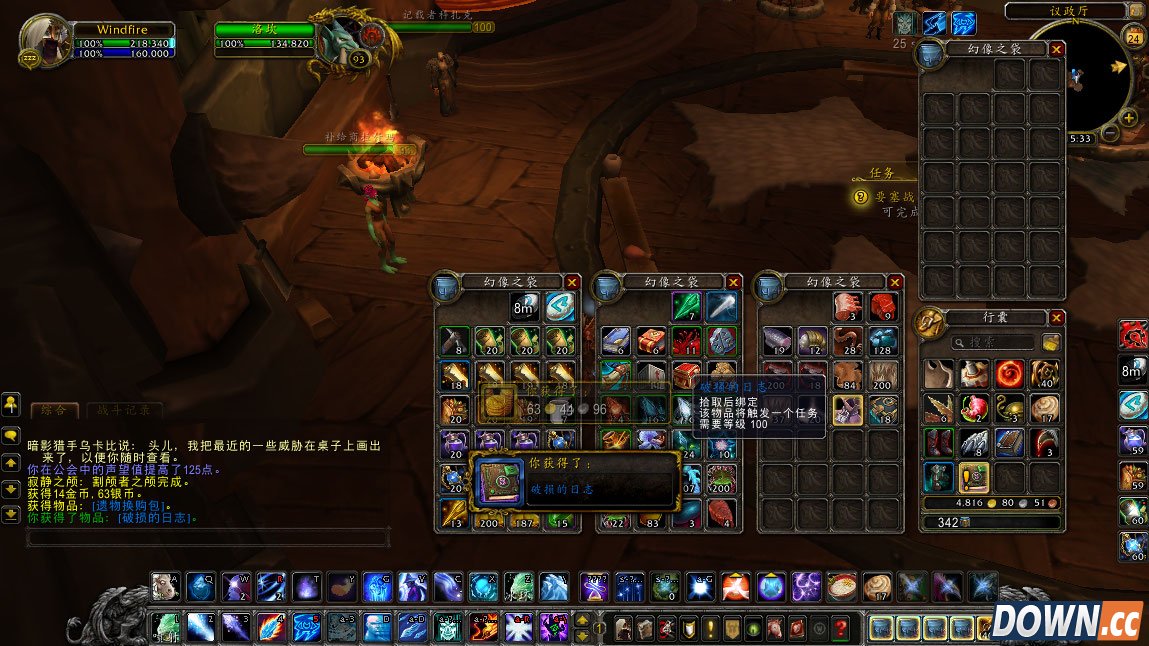Select the red boots in the backpack

click(x=940, y=442)
